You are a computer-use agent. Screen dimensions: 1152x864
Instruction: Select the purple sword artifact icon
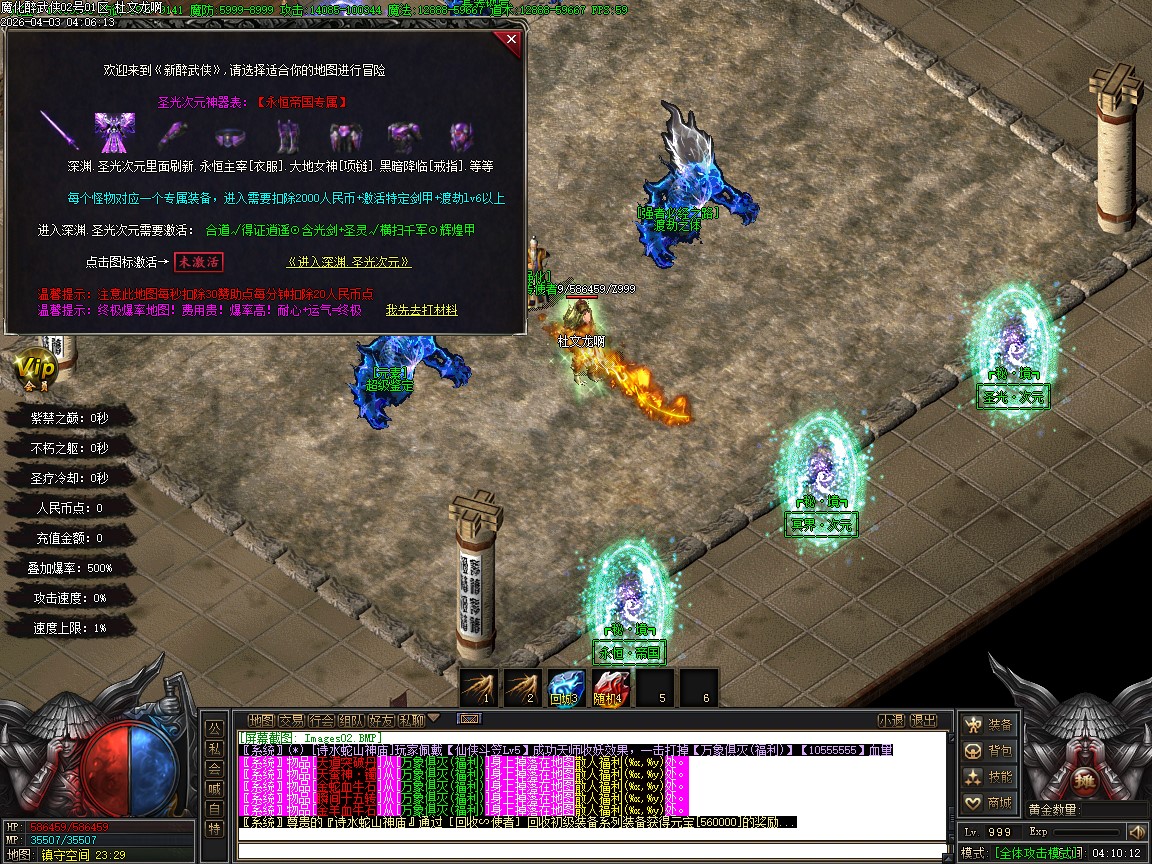click(59, 132)
